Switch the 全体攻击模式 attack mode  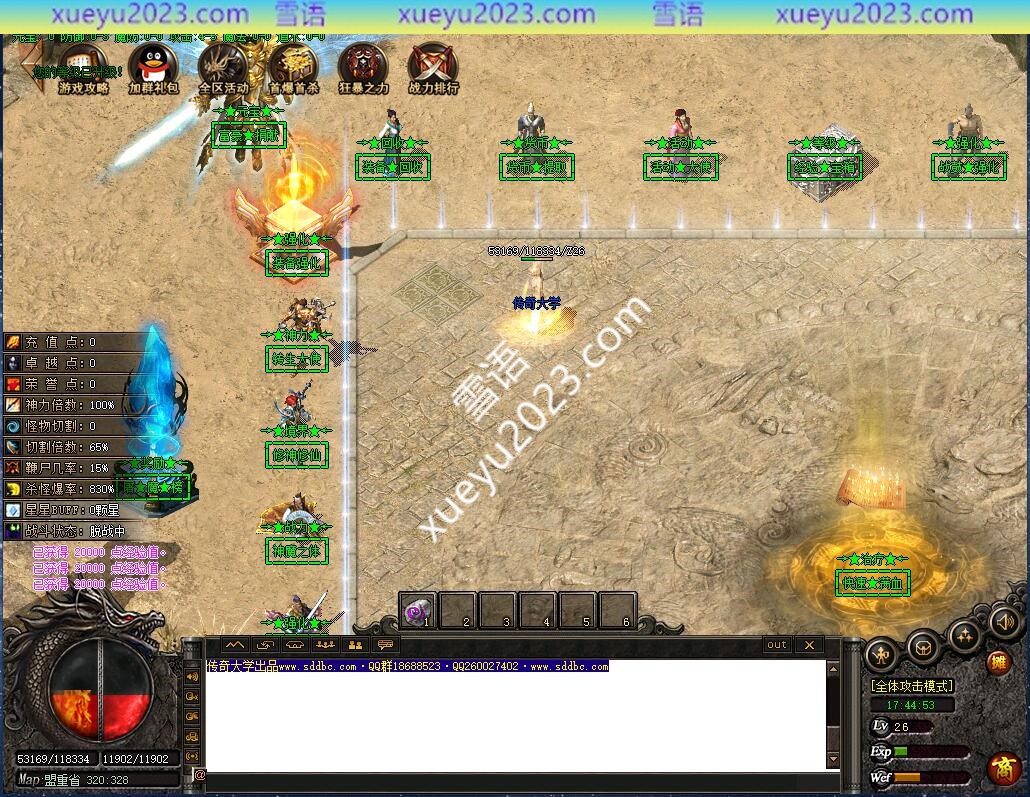coord(912,686)
